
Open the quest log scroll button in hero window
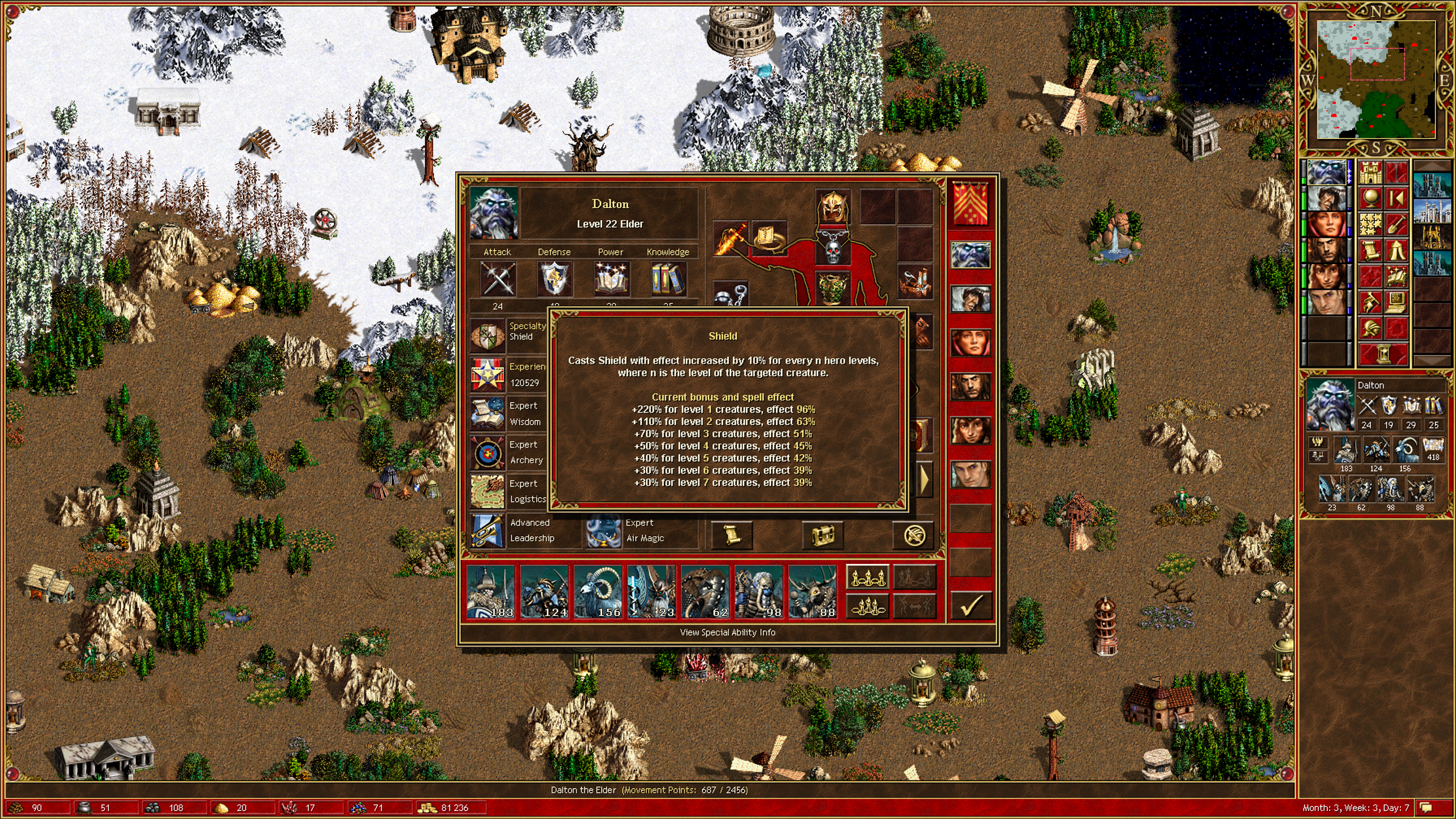click(732, 535)
